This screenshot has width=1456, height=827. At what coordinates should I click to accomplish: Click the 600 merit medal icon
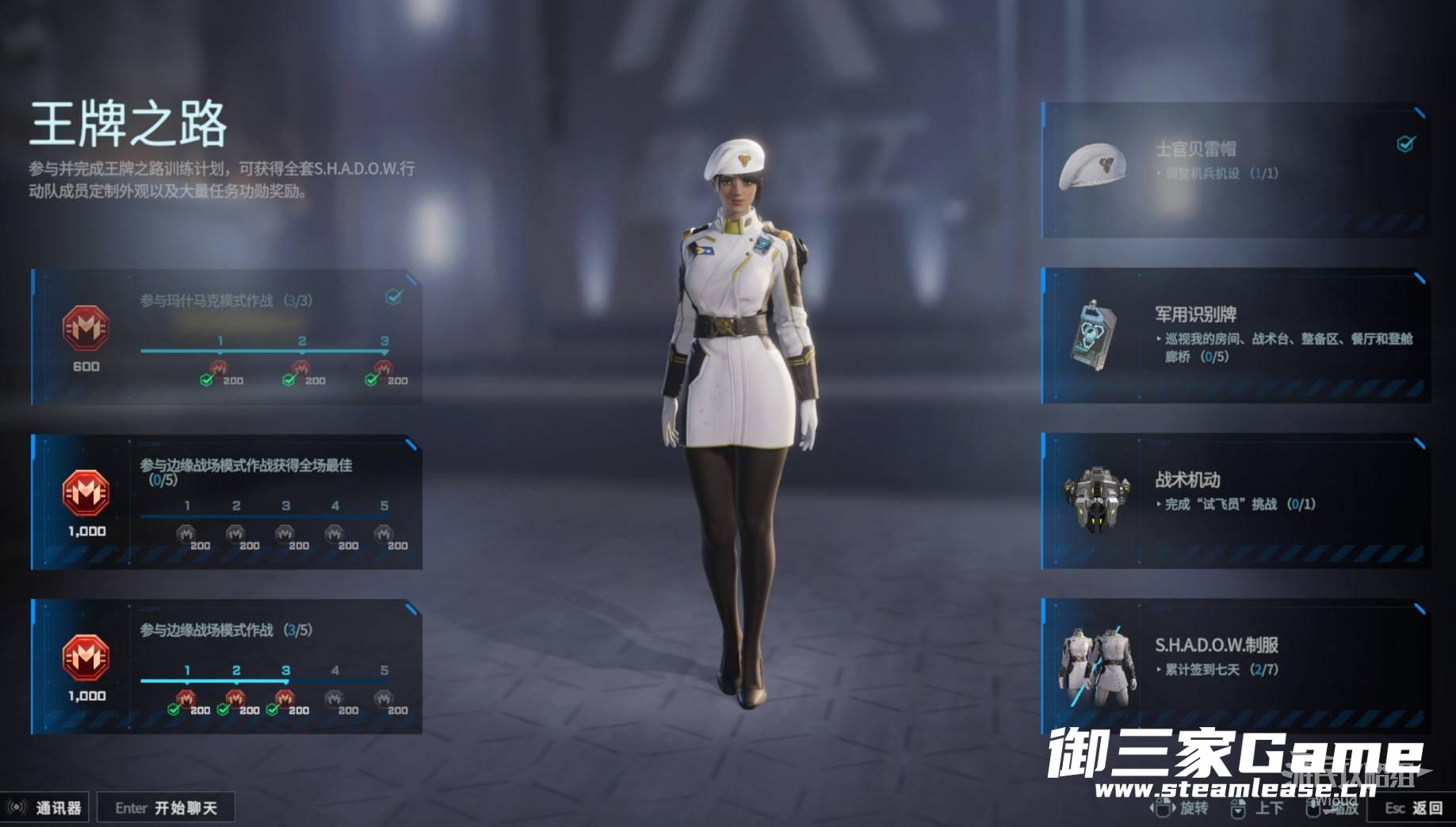coord(86,328)
